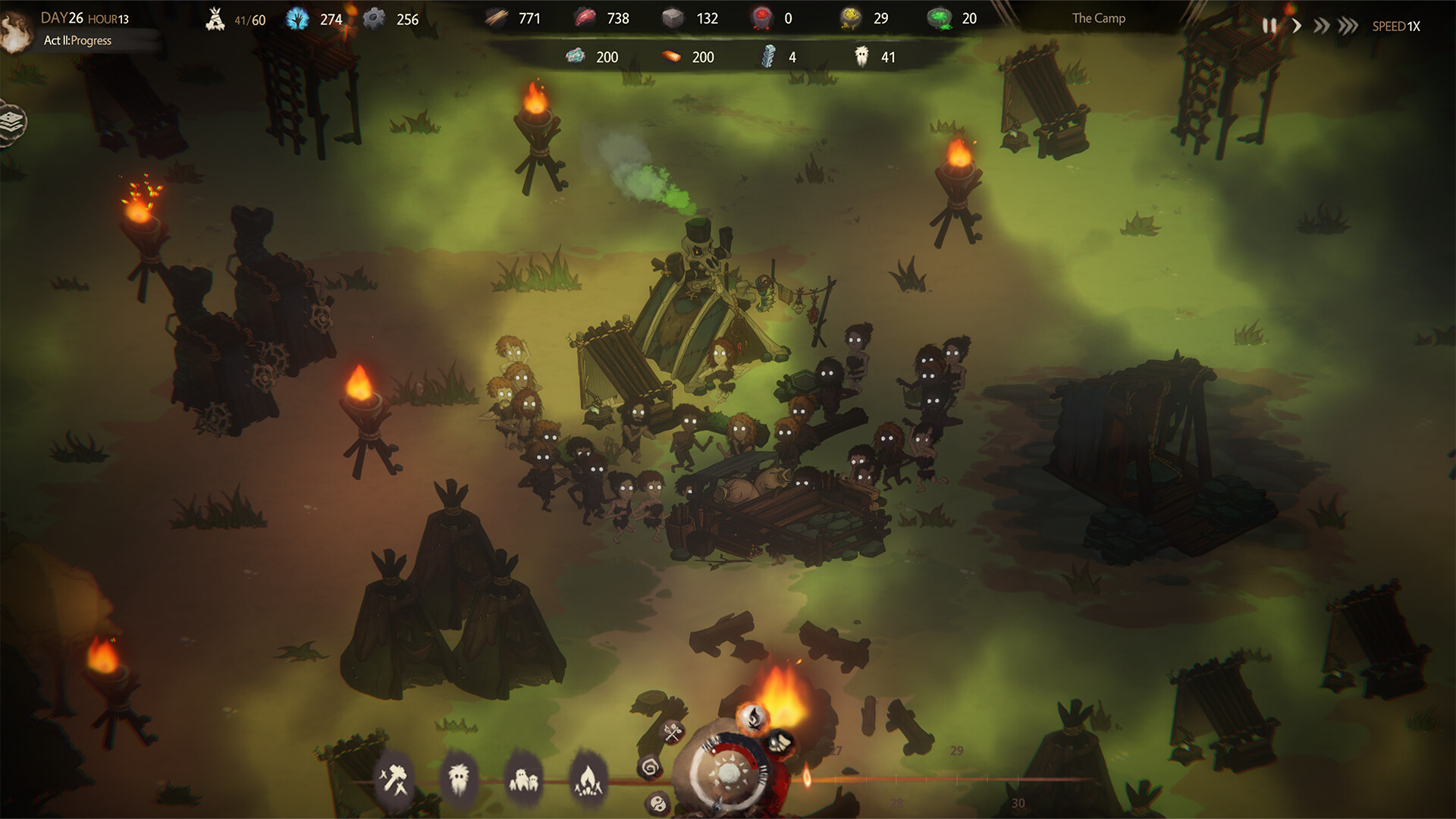Click the fist rune beside the day wheel

click(x=780, y=743)
